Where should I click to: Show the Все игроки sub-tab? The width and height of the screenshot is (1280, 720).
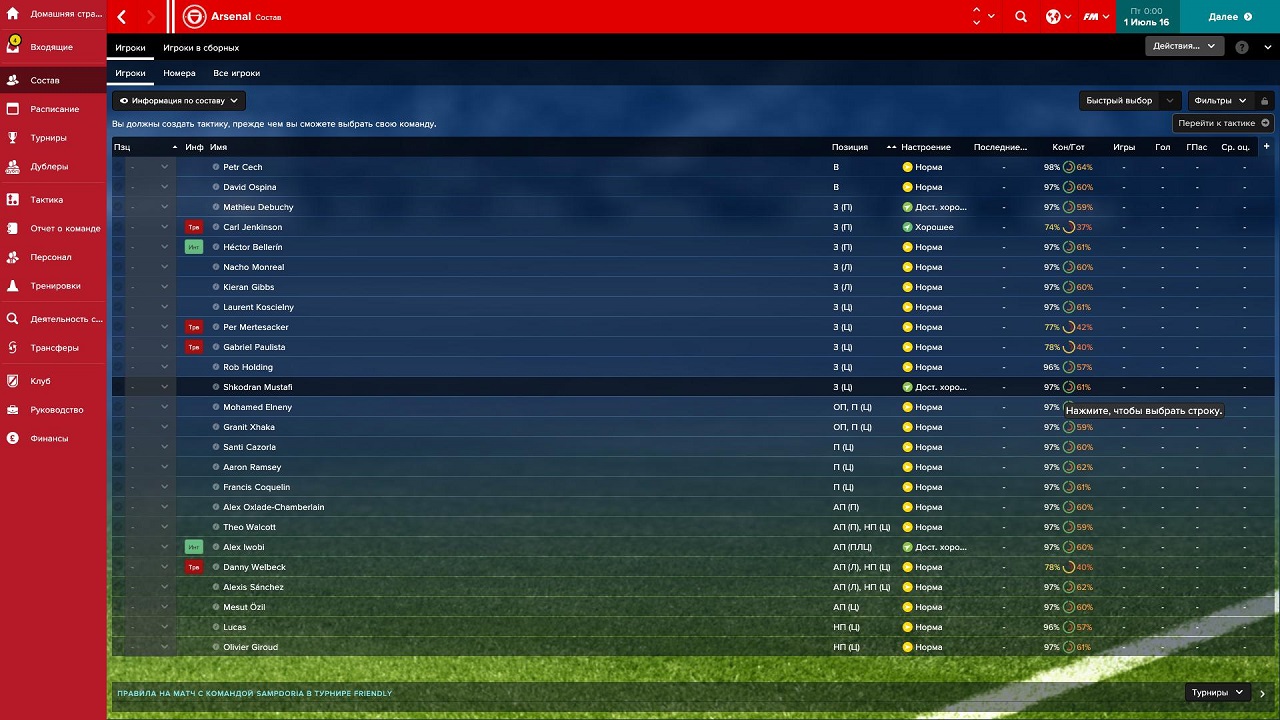[x=236, y=73]
